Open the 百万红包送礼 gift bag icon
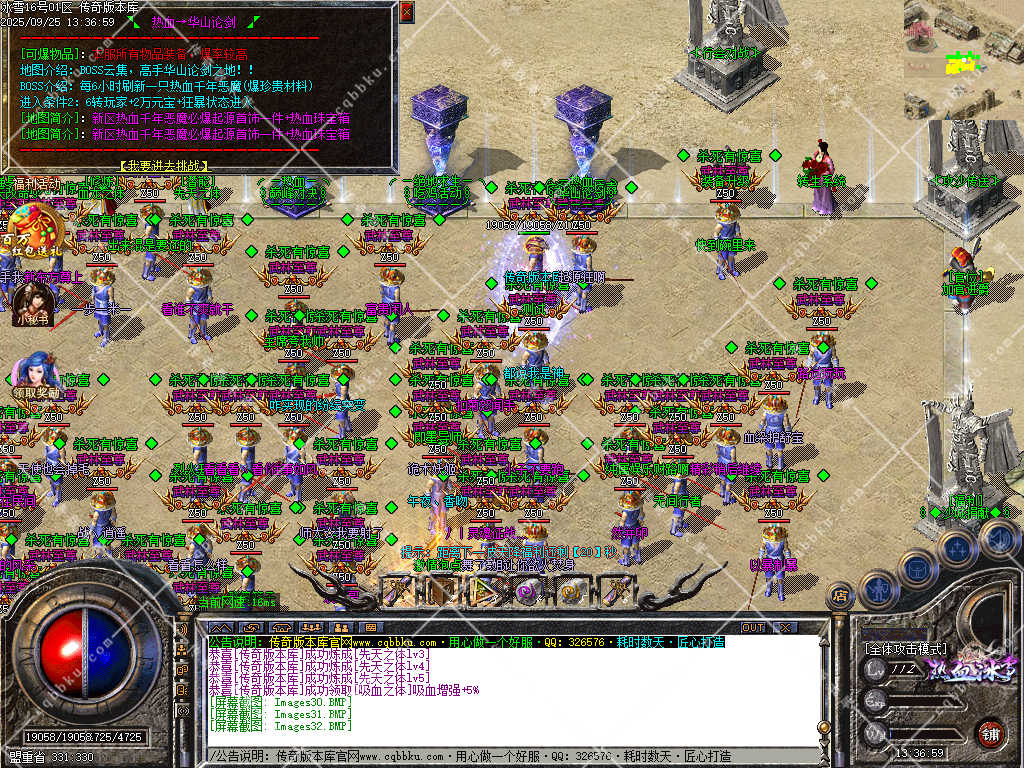 pos(33,228)
